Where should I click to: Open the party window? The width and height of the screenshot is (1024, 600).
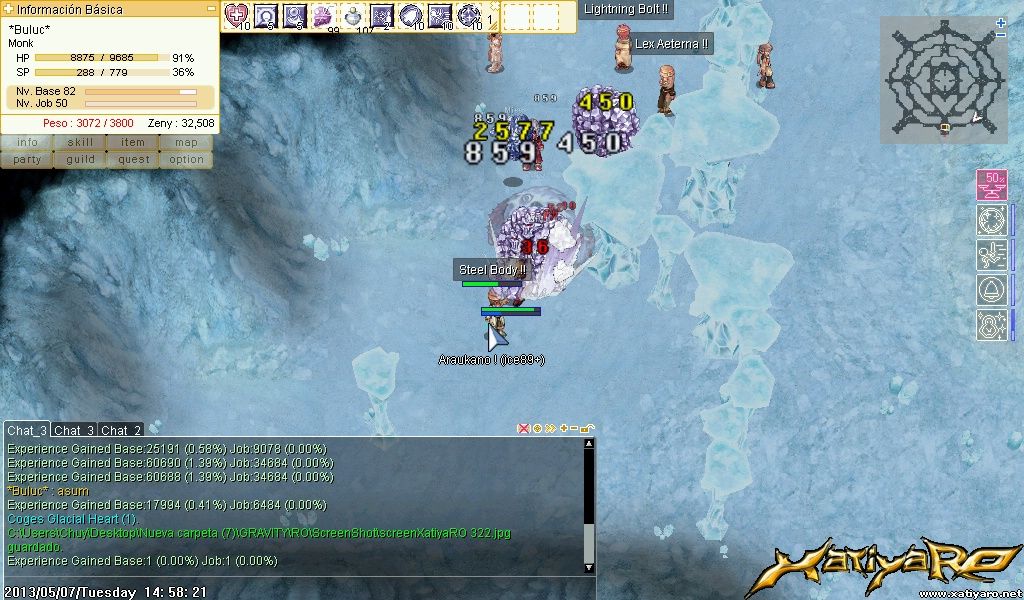pyautogui.click(x=27, y=159)
